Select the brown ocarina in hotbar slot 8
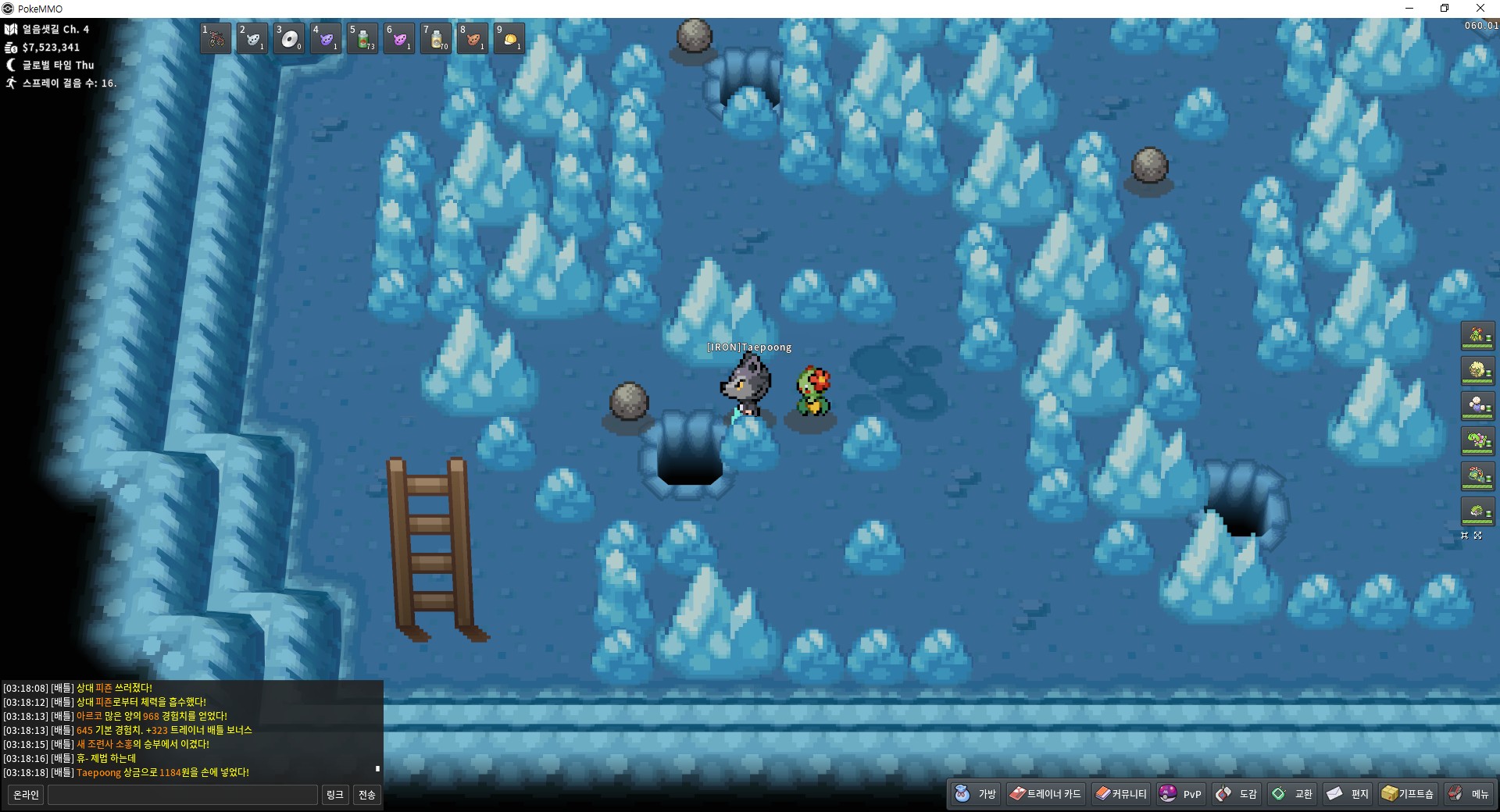Screen dimensions: 1500x812 click(x=473, y=38)
